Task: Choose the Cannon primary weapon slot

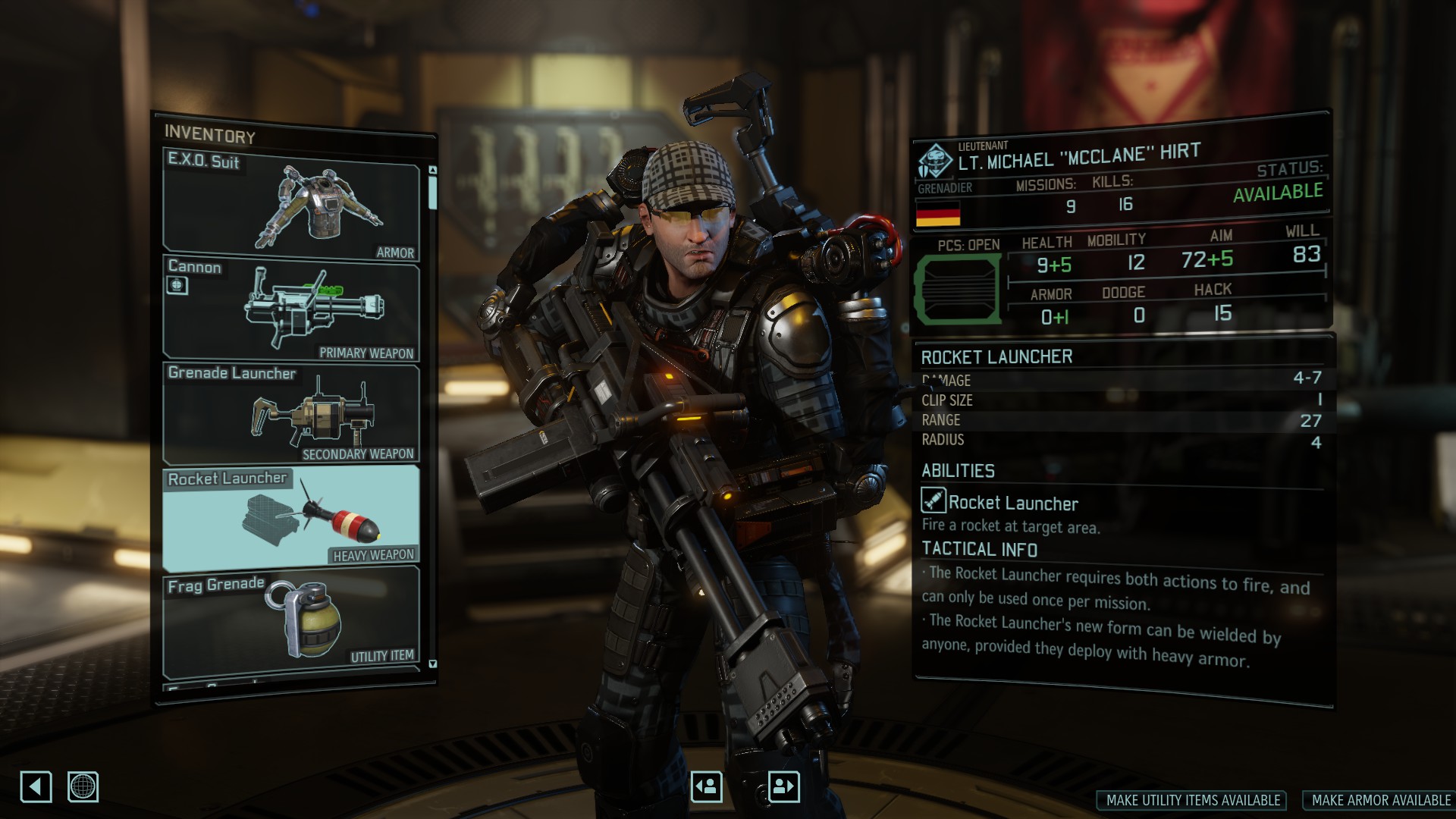Action: [x=291, y=309]
